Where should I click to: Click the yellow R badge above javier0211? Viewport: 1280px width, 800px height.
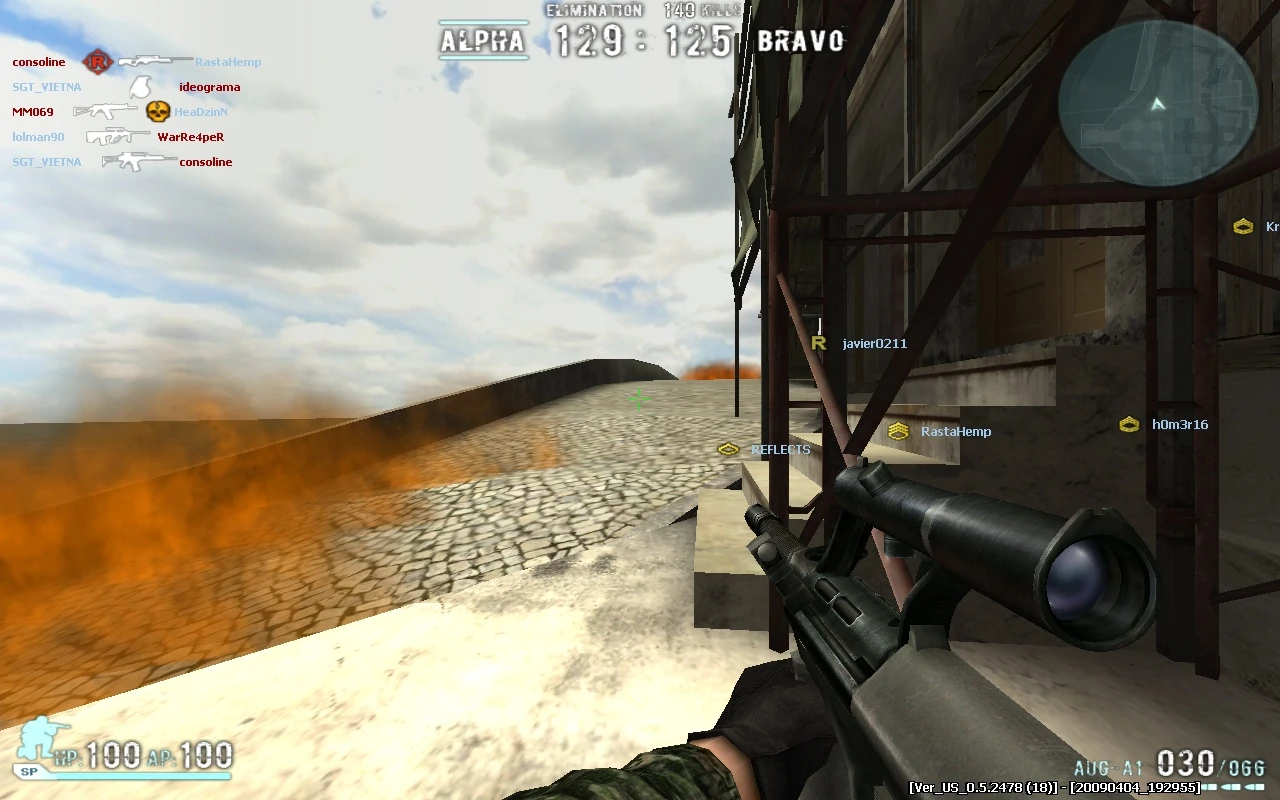pos(818,342)
